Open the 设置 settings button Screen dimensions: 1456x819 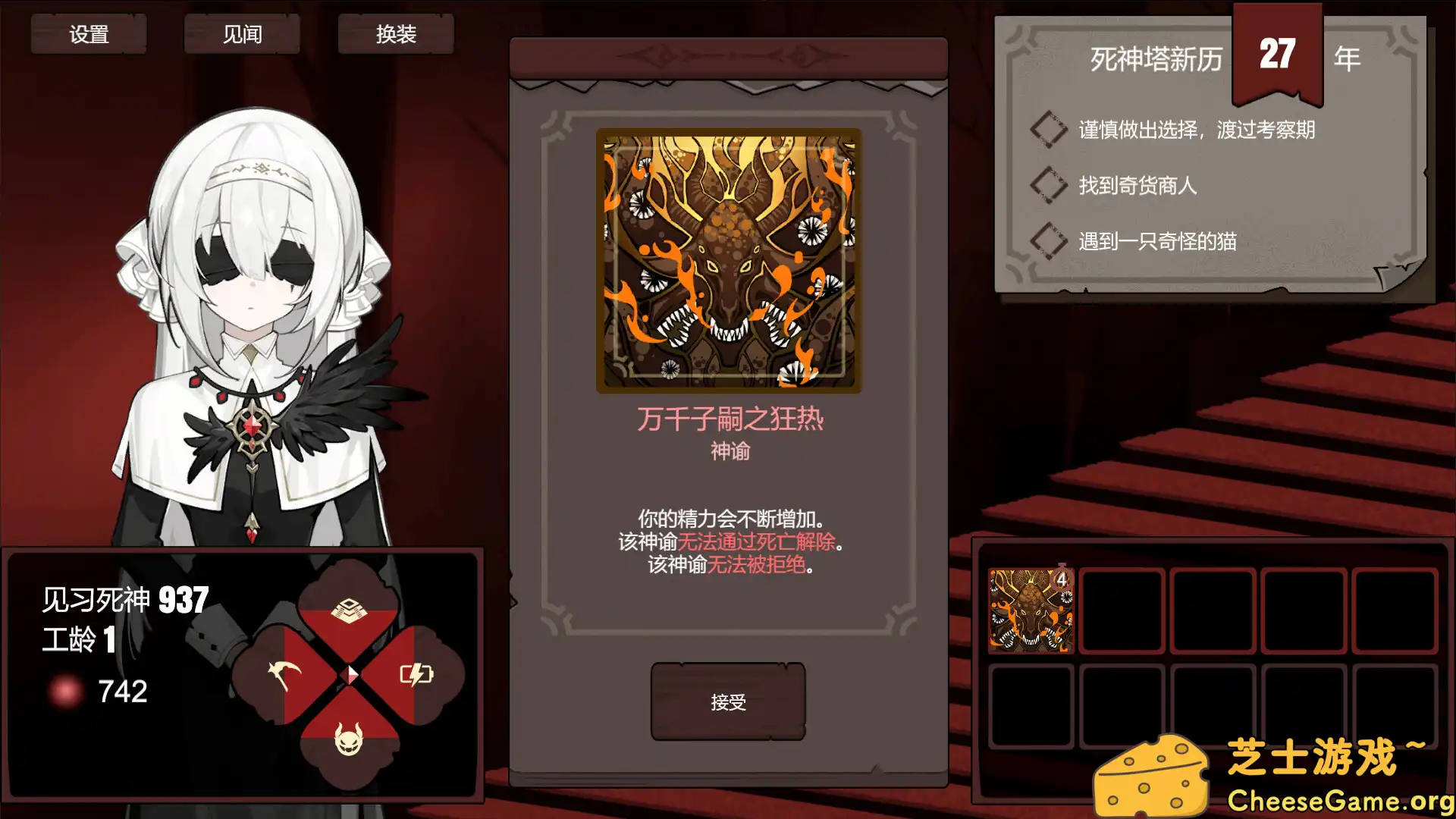click(89, 33)
